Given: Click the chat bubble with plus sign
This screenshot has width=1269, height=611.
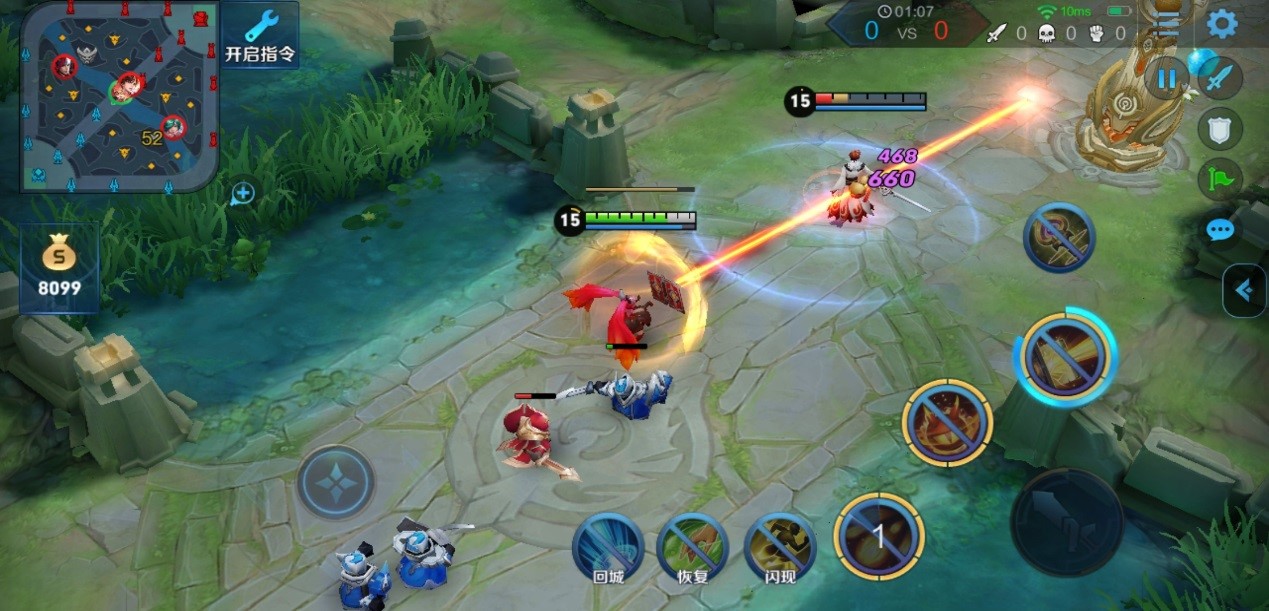Looking at the screenshot, I should click(242, 193).
